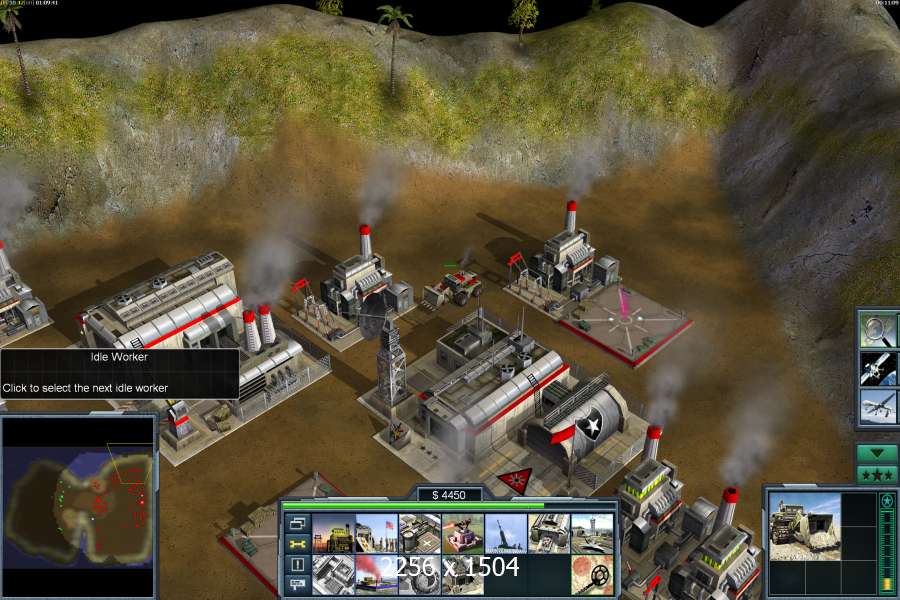Select the Tomahawk launcher build icon
This screenshot has width=900, height=600.
(x=505, y=533)
